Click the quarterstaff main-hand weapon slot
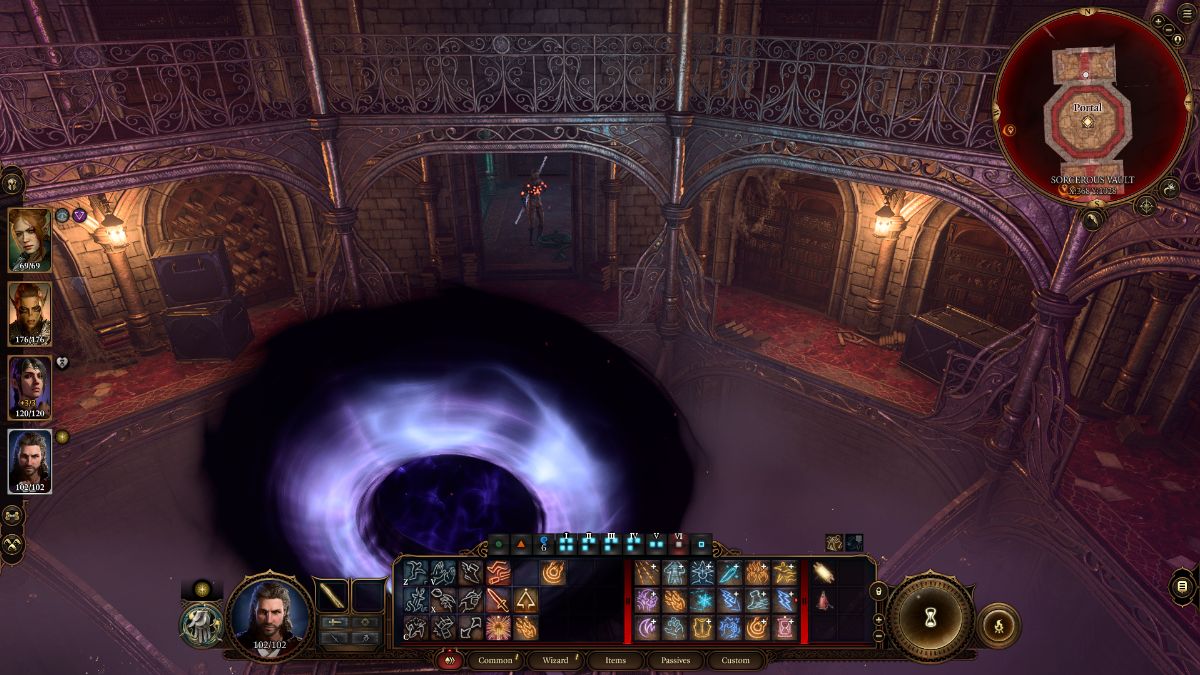This screenshot has height=675, width=1200. [x=330, y=595]
